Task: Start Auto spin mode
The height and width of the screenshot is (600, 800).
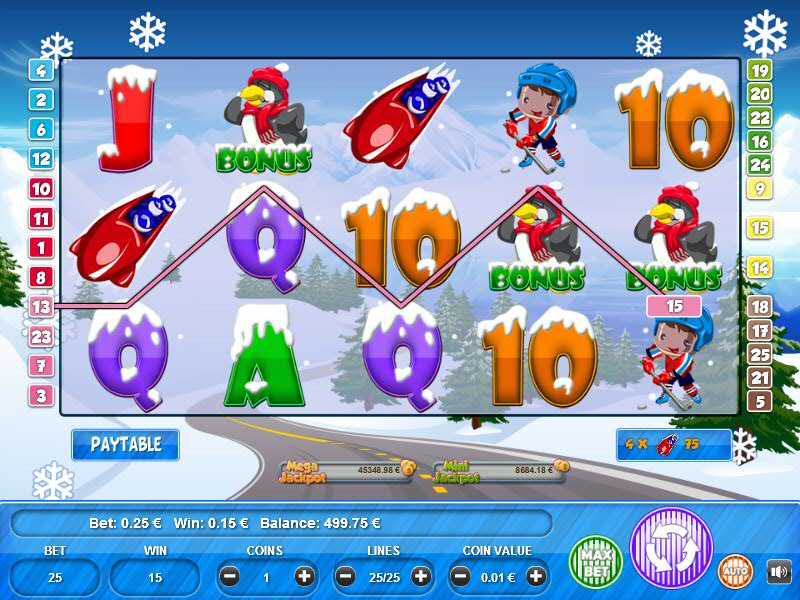Action: (736, 571)
